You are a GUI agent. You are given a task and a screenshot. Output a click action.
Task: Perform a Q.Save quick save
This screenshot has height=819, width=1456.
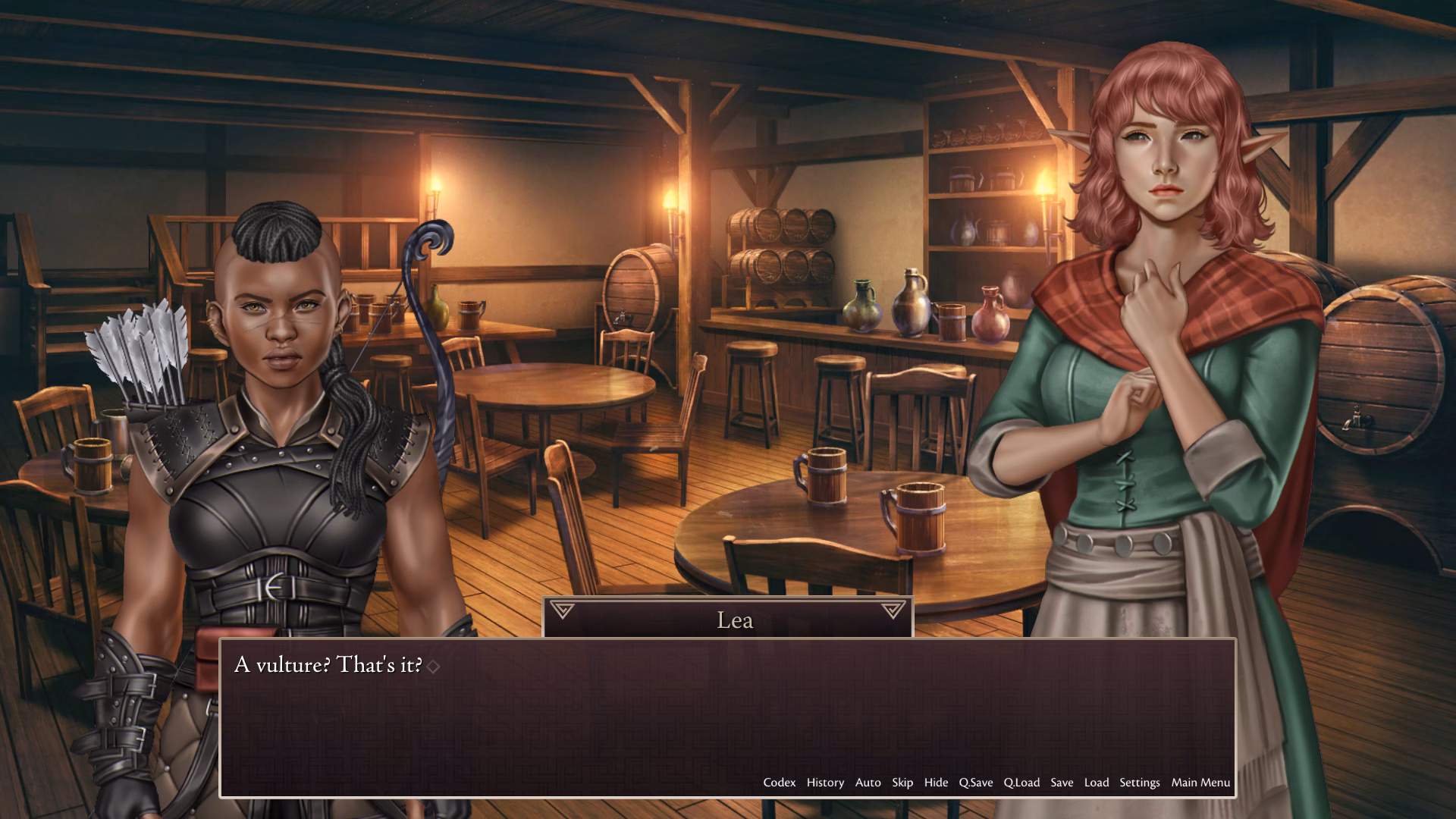tap(977, 783)
